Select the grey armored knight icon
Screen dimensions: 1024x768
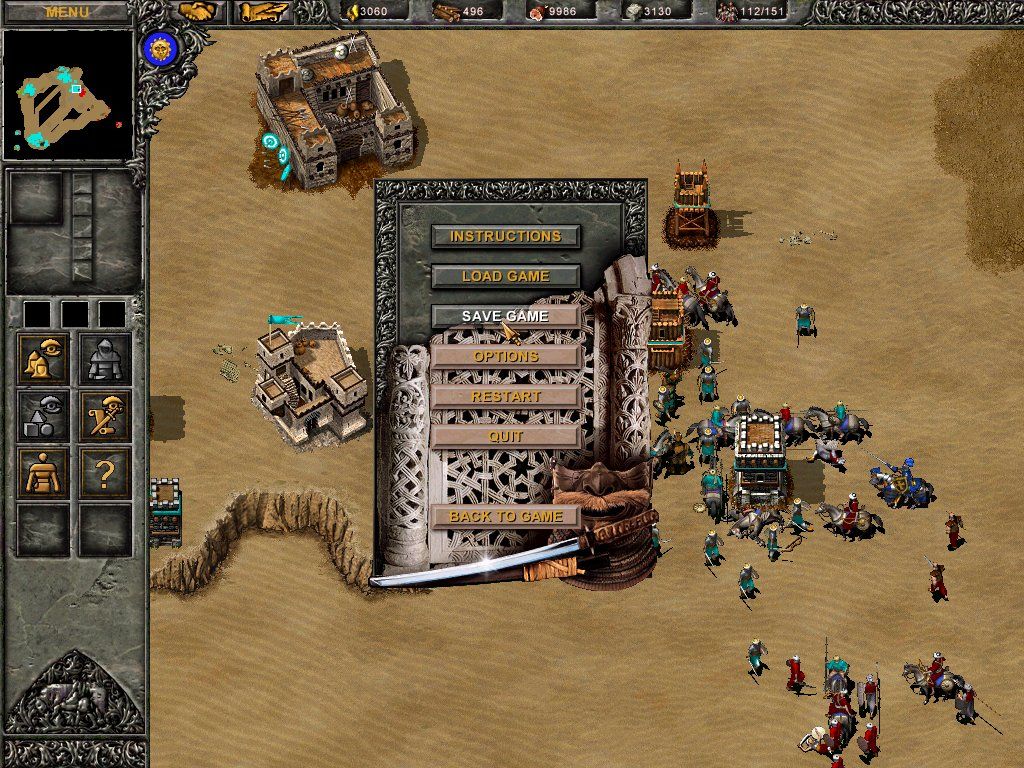(105, 360)
